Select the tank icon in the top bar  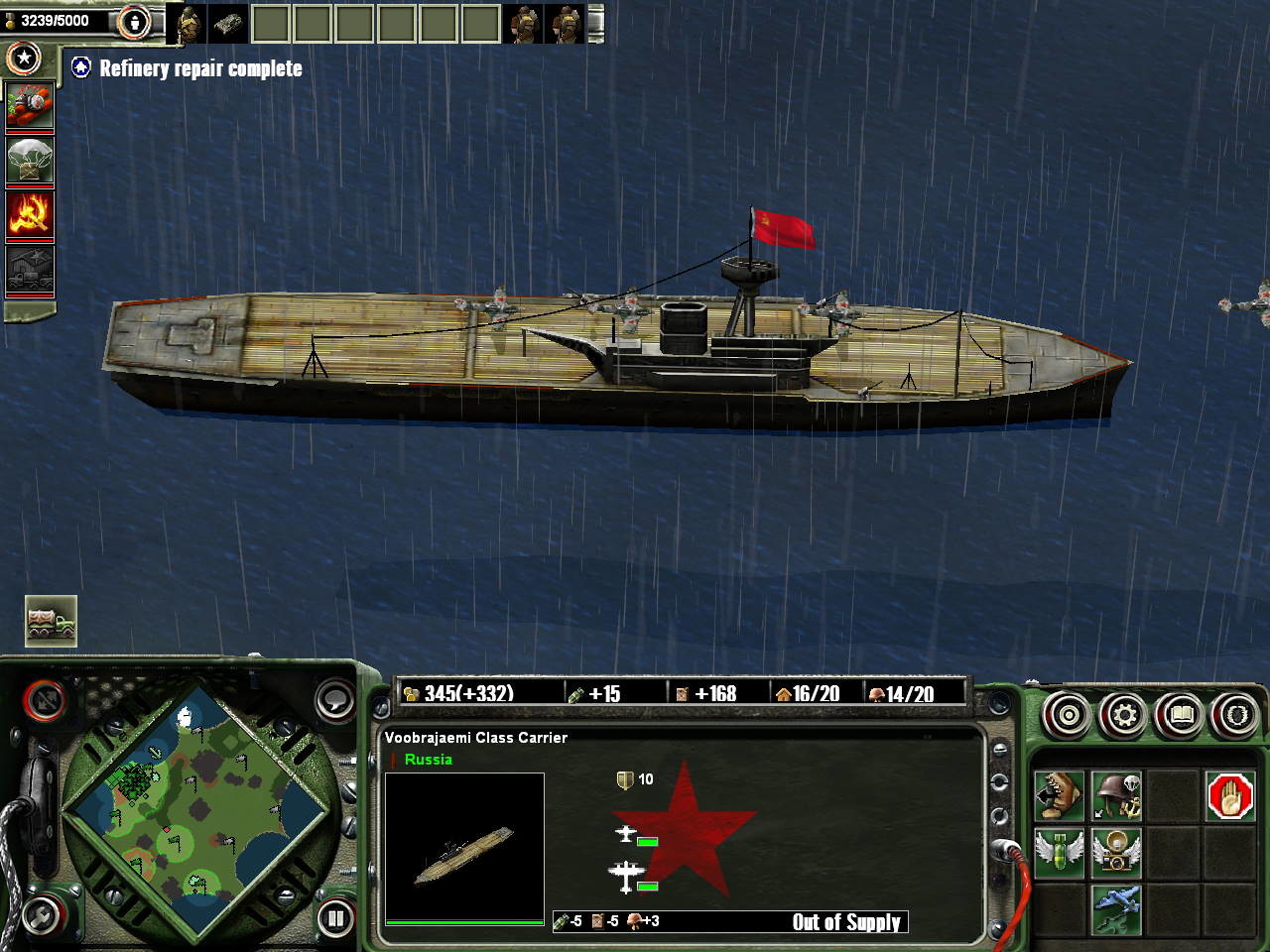tap(227, 23)
